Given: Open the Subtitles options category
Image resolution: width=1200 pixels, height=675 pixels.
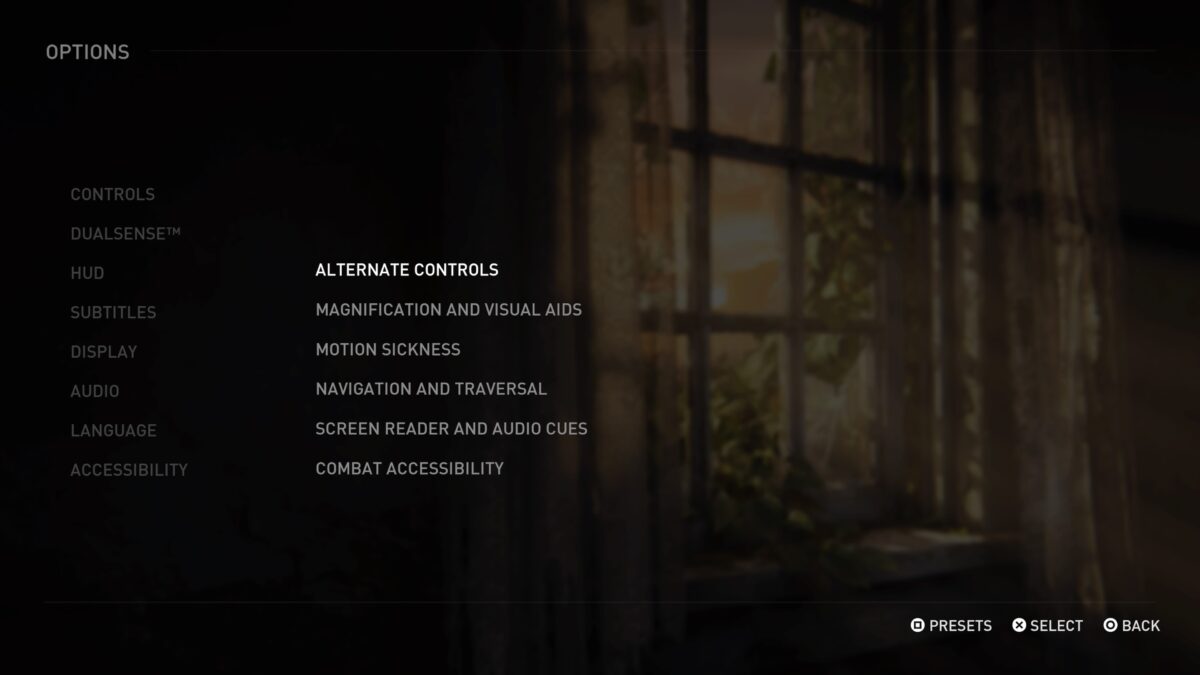Looking at the screenshot, I should pyautogui.click(x=113, y=312).
